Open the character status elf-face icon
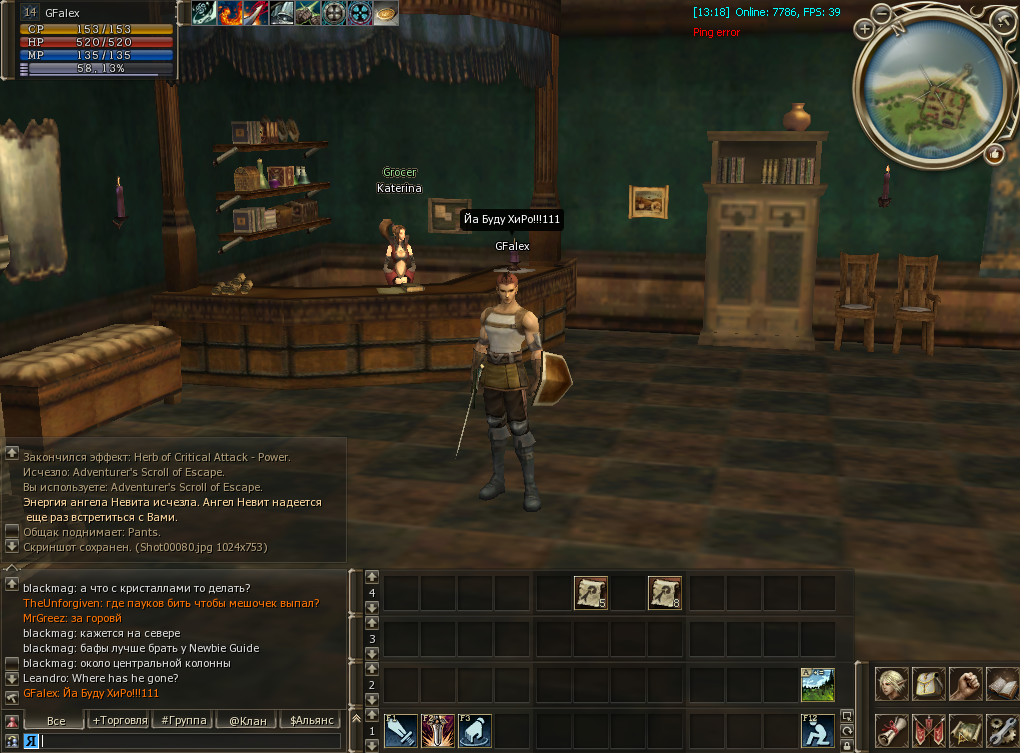 [x=892, y=685]
